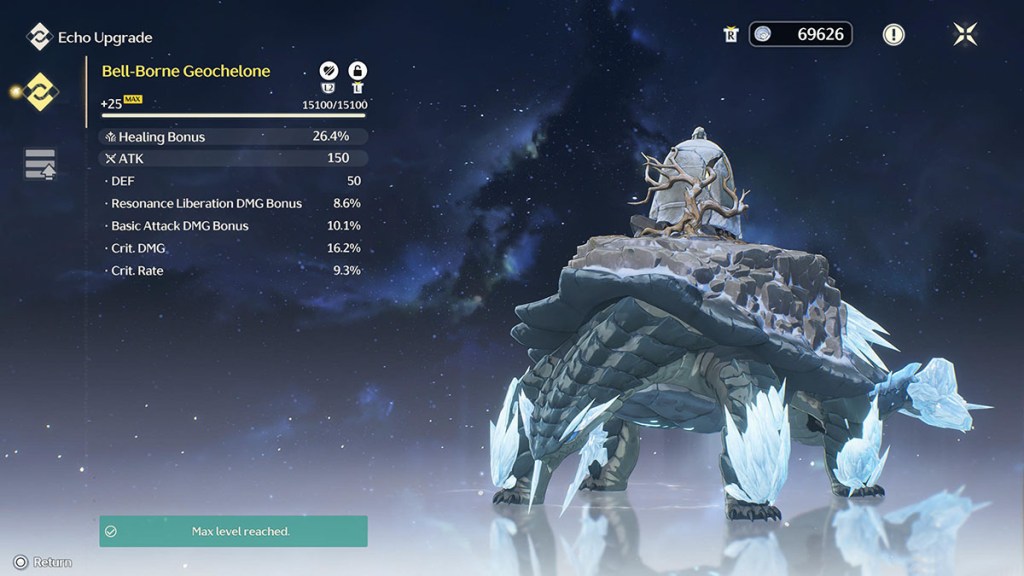Select the Healing Bonus main stat row
The width and height of the screenshot is (1024, 576).
[233, 136]
